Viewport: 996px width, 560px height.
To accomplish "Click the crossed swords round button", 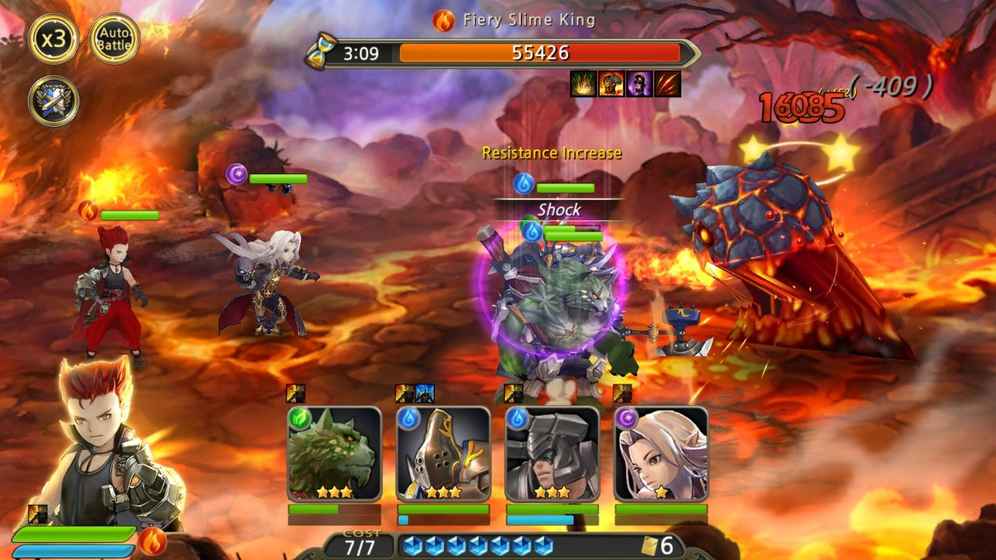I will pyautogui.click(x=53, y=100).
